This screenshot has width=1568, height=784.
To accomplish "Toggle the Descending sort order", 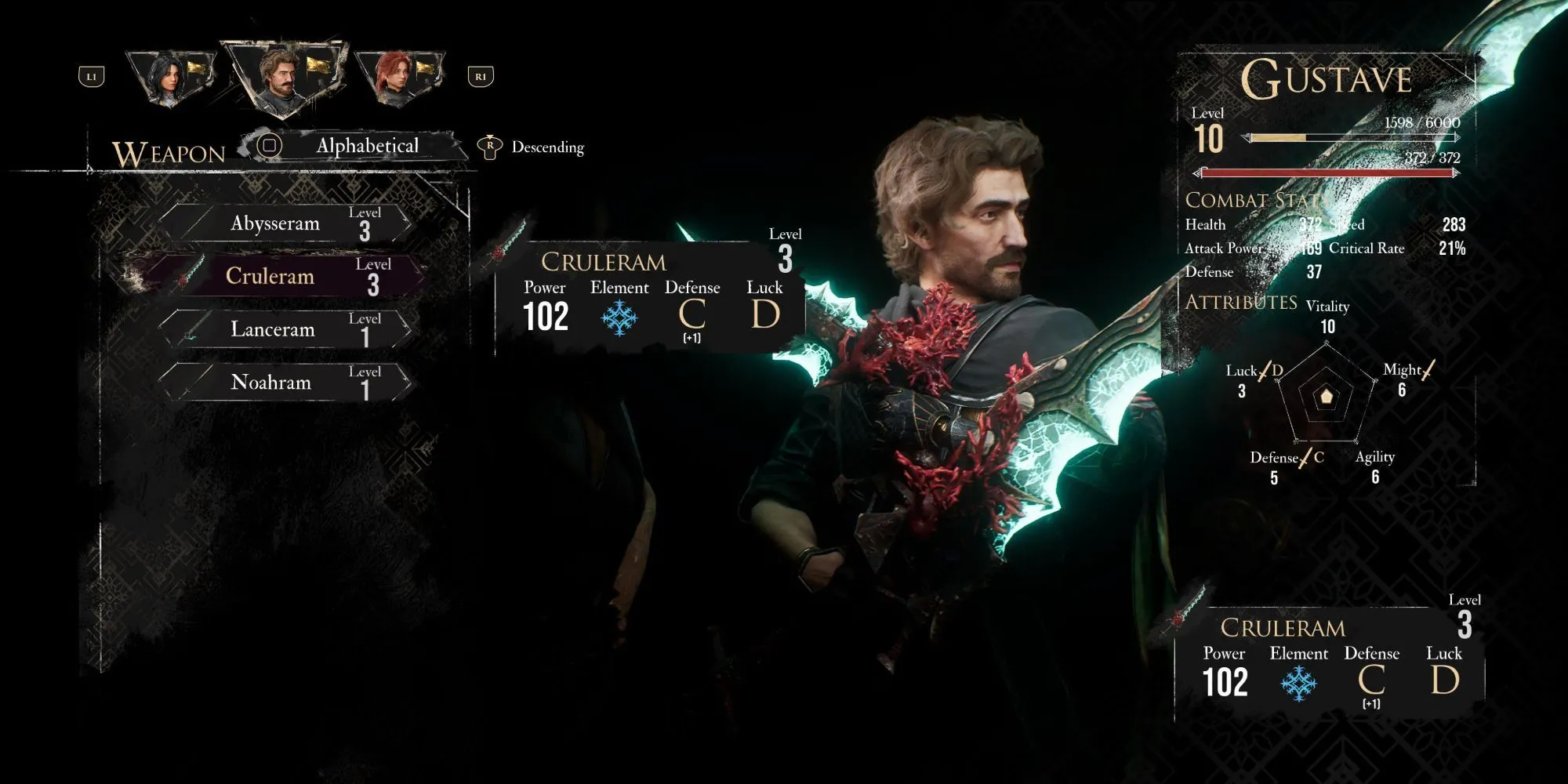I will [546, 147].
